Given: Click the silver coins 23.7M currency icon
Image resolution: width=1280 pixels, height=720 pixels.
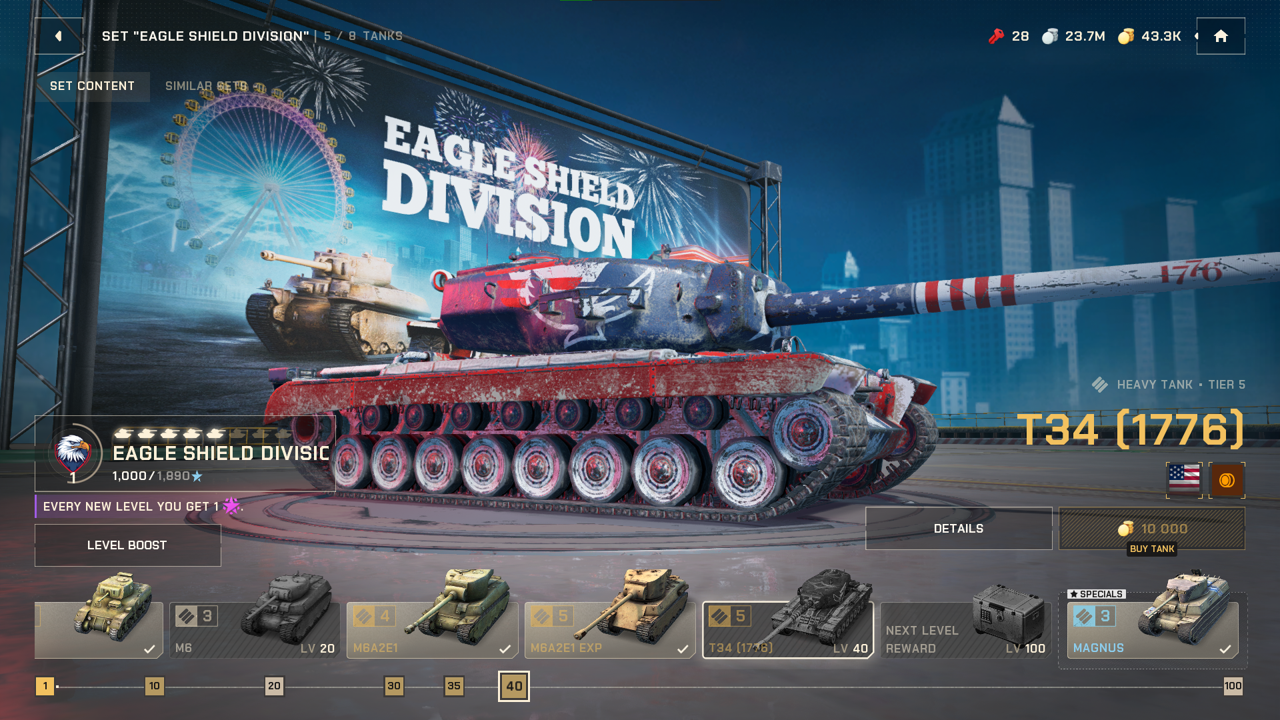Looking at the screenshot, I should coord(1051,36).
